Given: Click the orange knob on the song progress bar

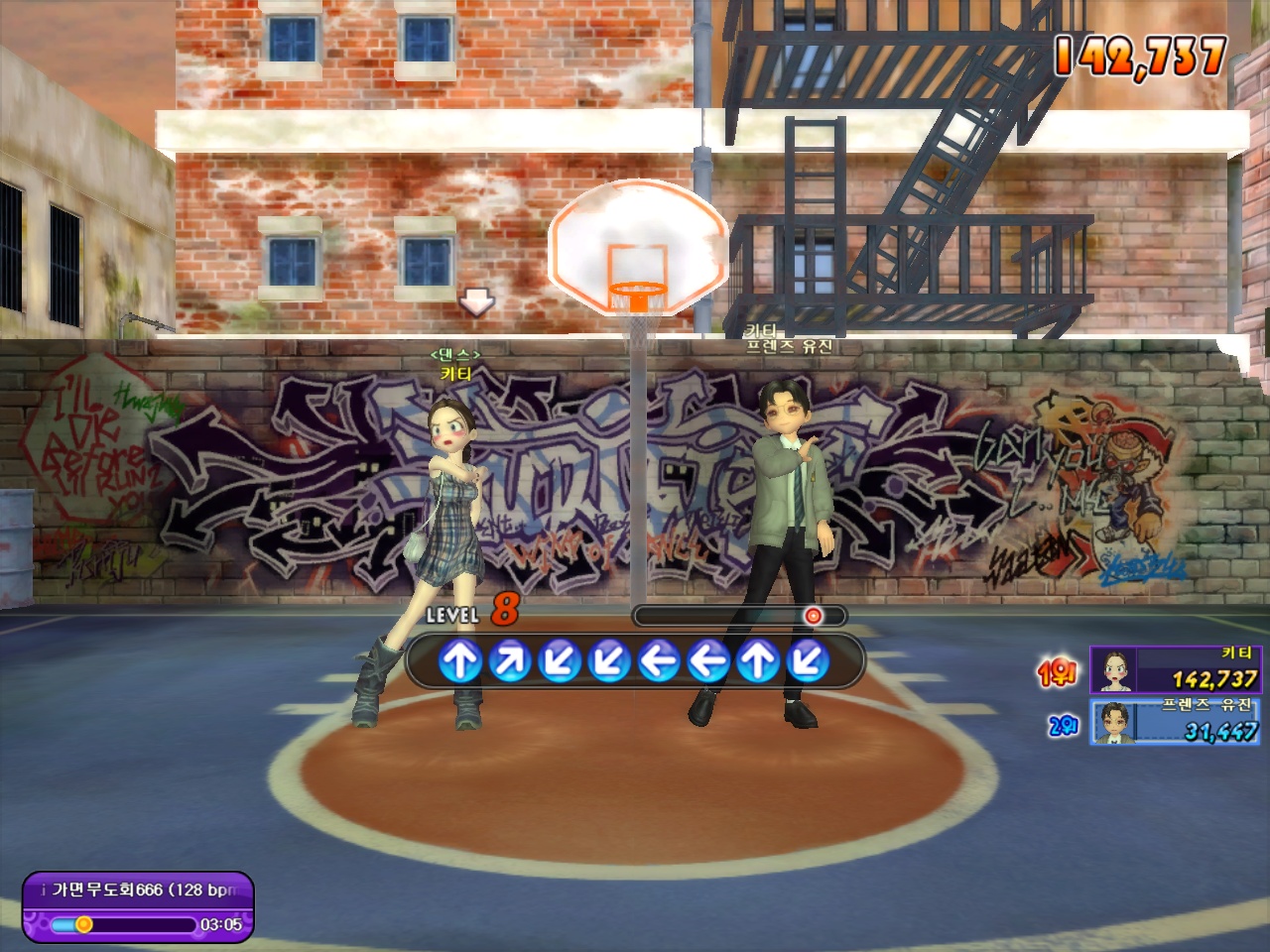Looking at the screenshot, I should pos(84,924).
